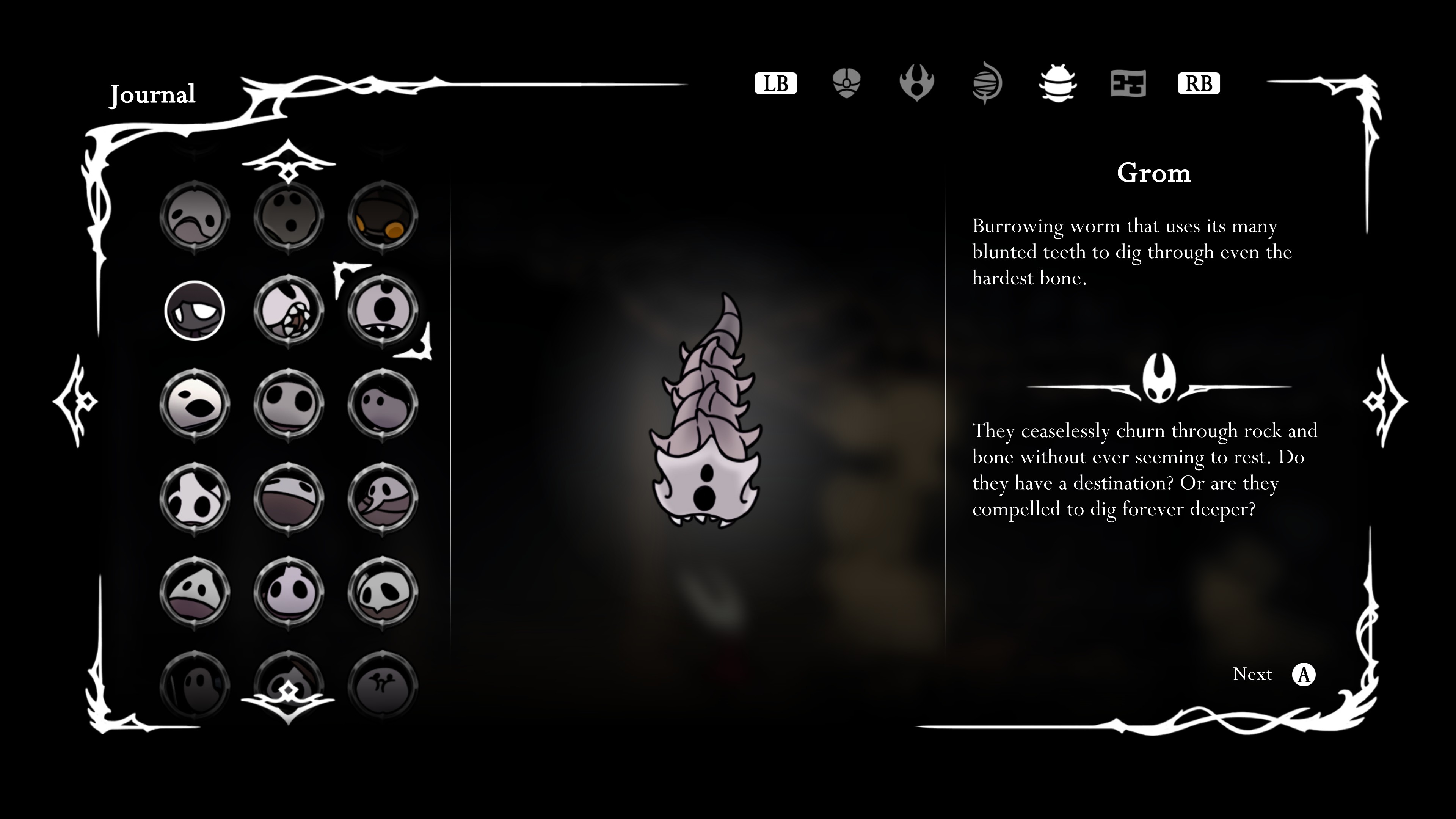Select the Grom journal entry
Image resolution: width=1456 pixels, height=819 pixels.
point(383,310)
